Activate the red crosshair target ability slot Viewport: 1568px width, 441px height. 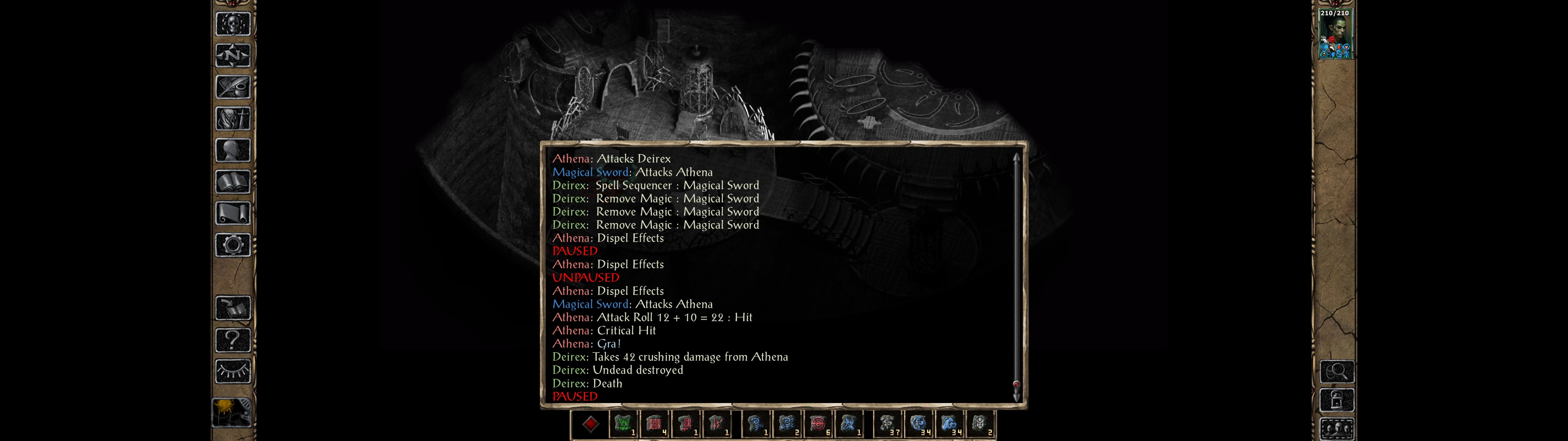coord(817,424)
